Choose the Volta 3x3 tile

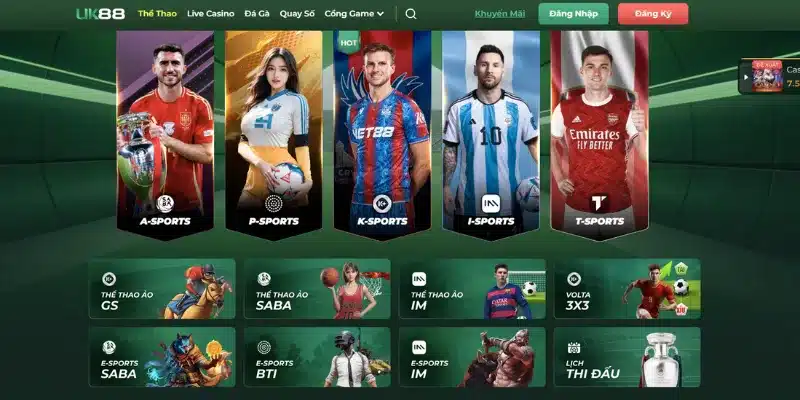(x=627, y=289)
